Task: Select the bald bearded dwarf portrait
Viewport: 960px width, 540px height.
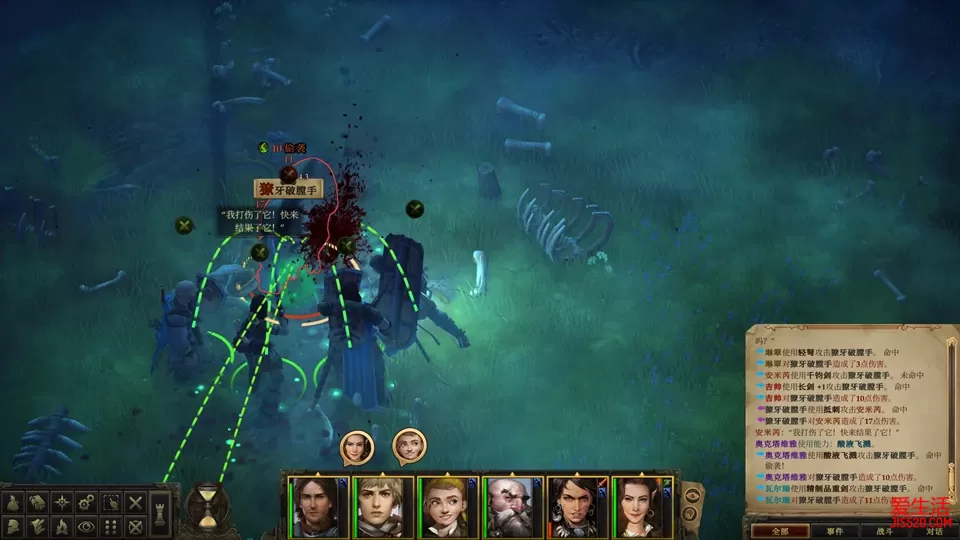Action: (514, 506)
